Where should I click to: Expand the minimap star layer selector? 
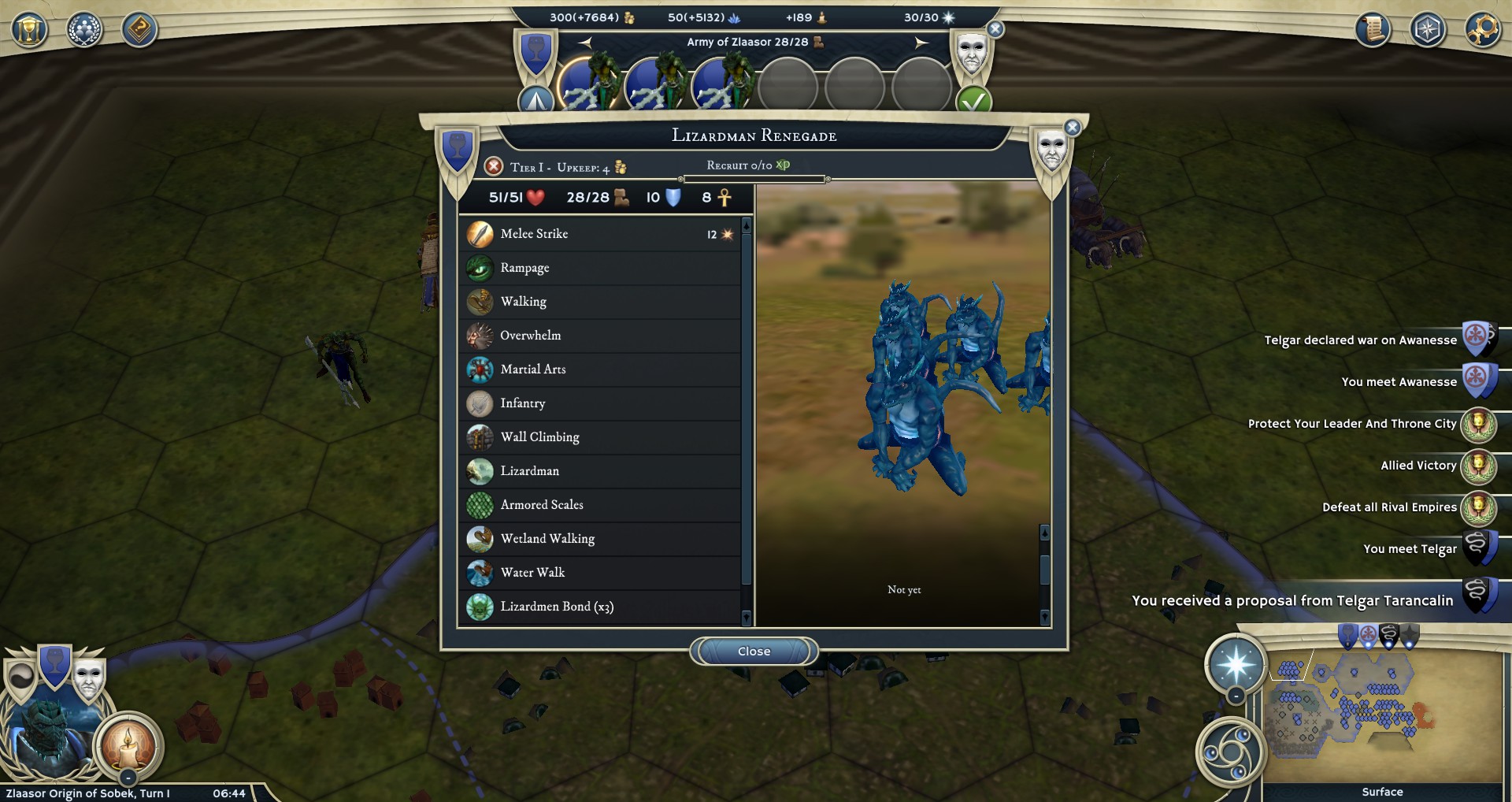1238,664
